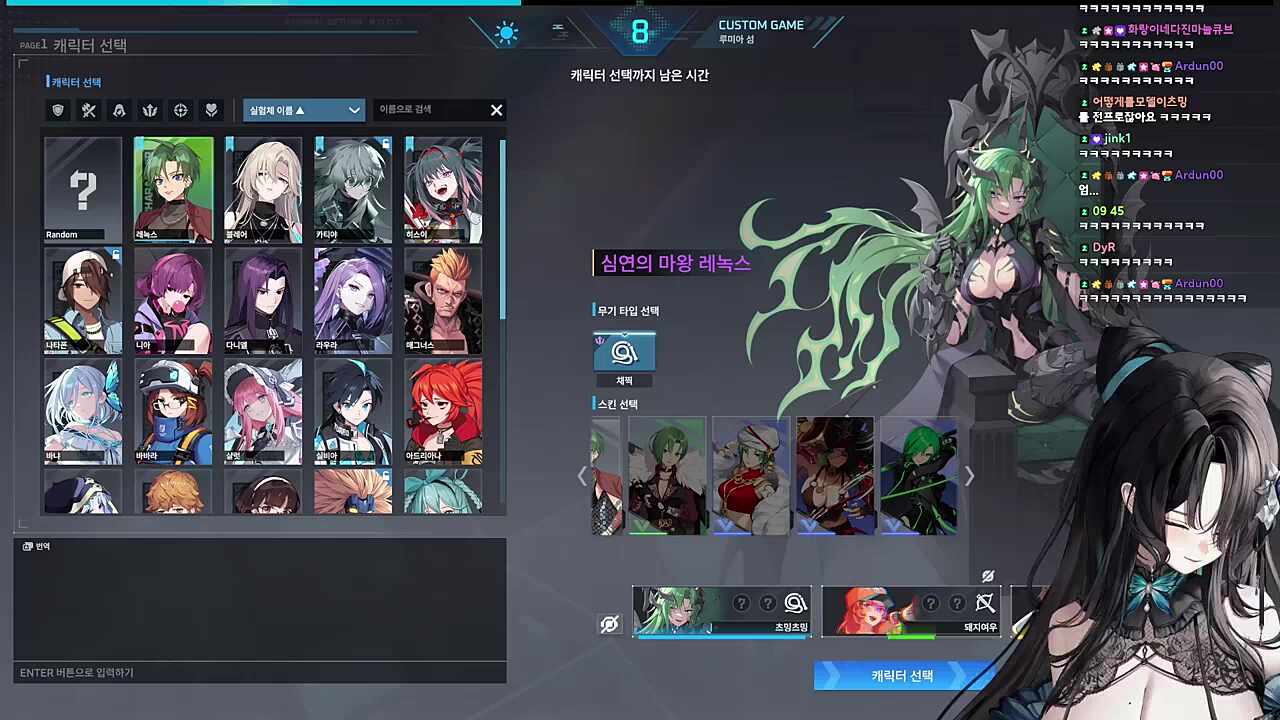This screenshot has width=1280, height=720.
Task: Click the bow icon on 돼지여우's card
Action: (x=985, y=603)
